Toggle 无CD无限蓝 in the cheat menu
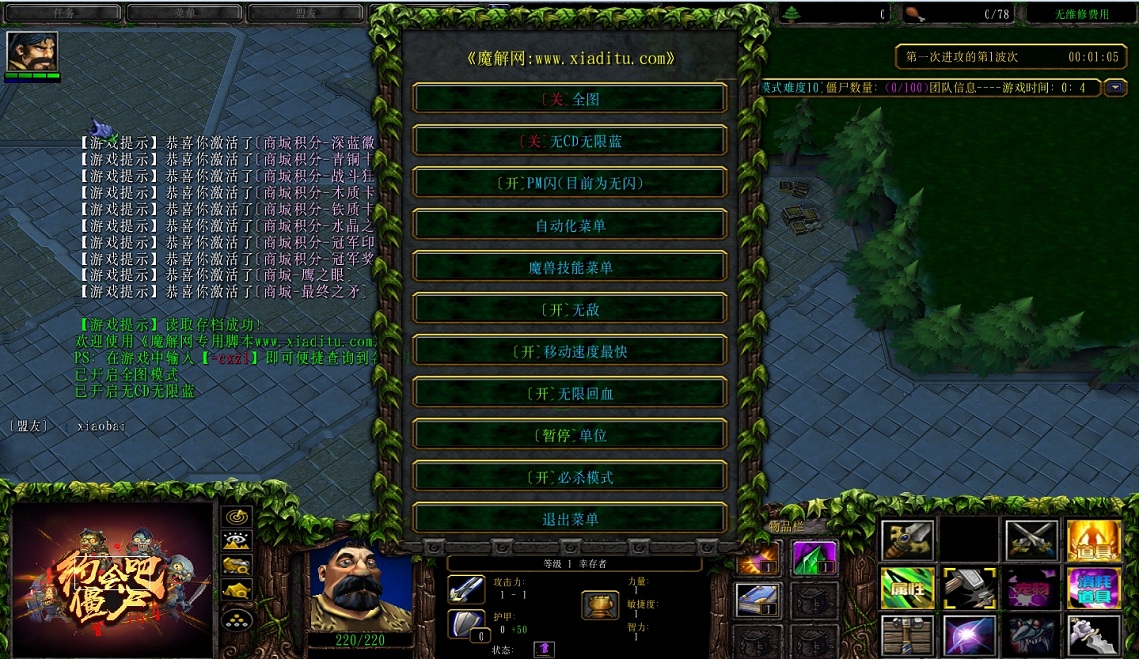Image resolution: width=1139 pixels, height=659 pixels. pyautogui.click(x=570, y=141)
